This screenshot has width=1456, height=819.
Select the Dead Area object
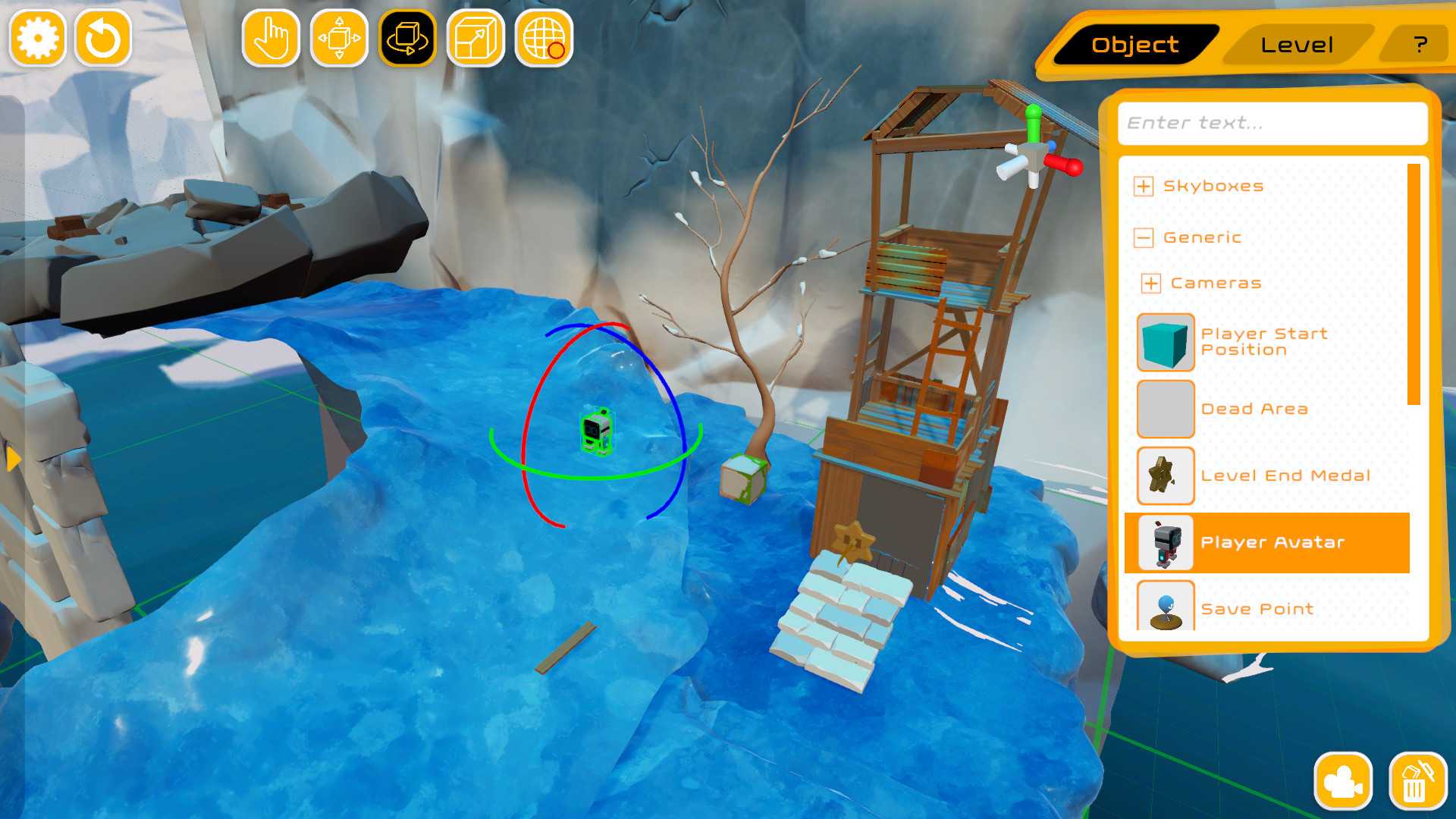click(x=1166, y=409)
